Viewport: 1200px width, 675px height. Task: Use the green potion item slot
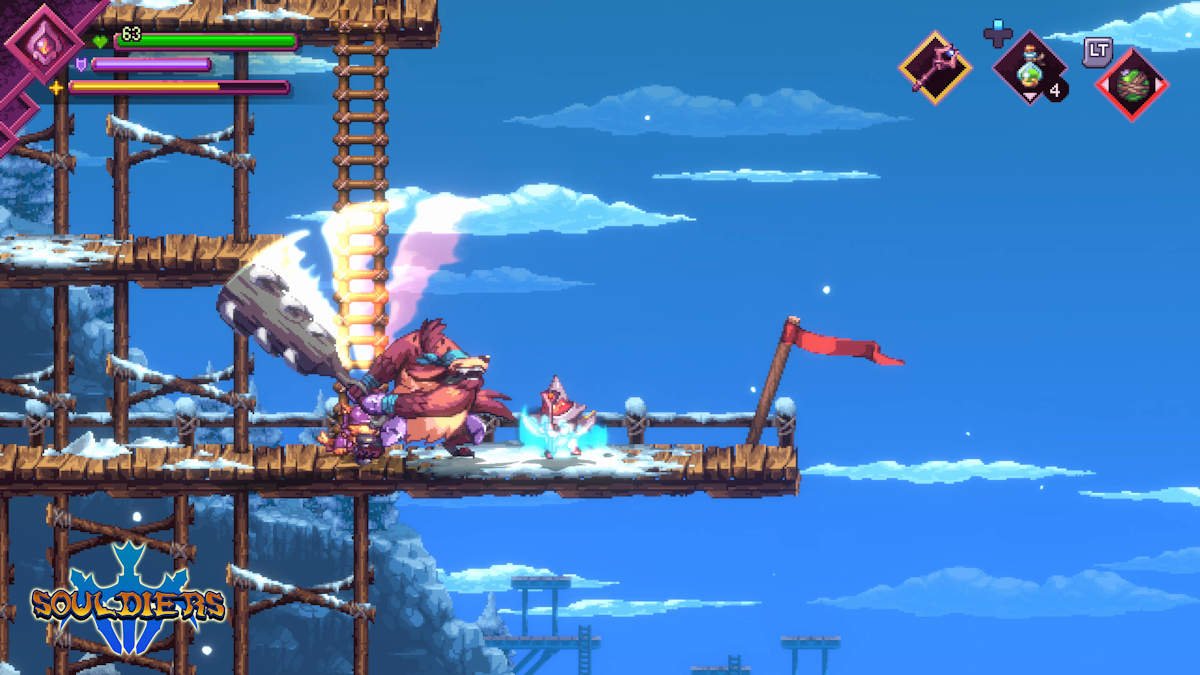click(x=1029, y=68)
